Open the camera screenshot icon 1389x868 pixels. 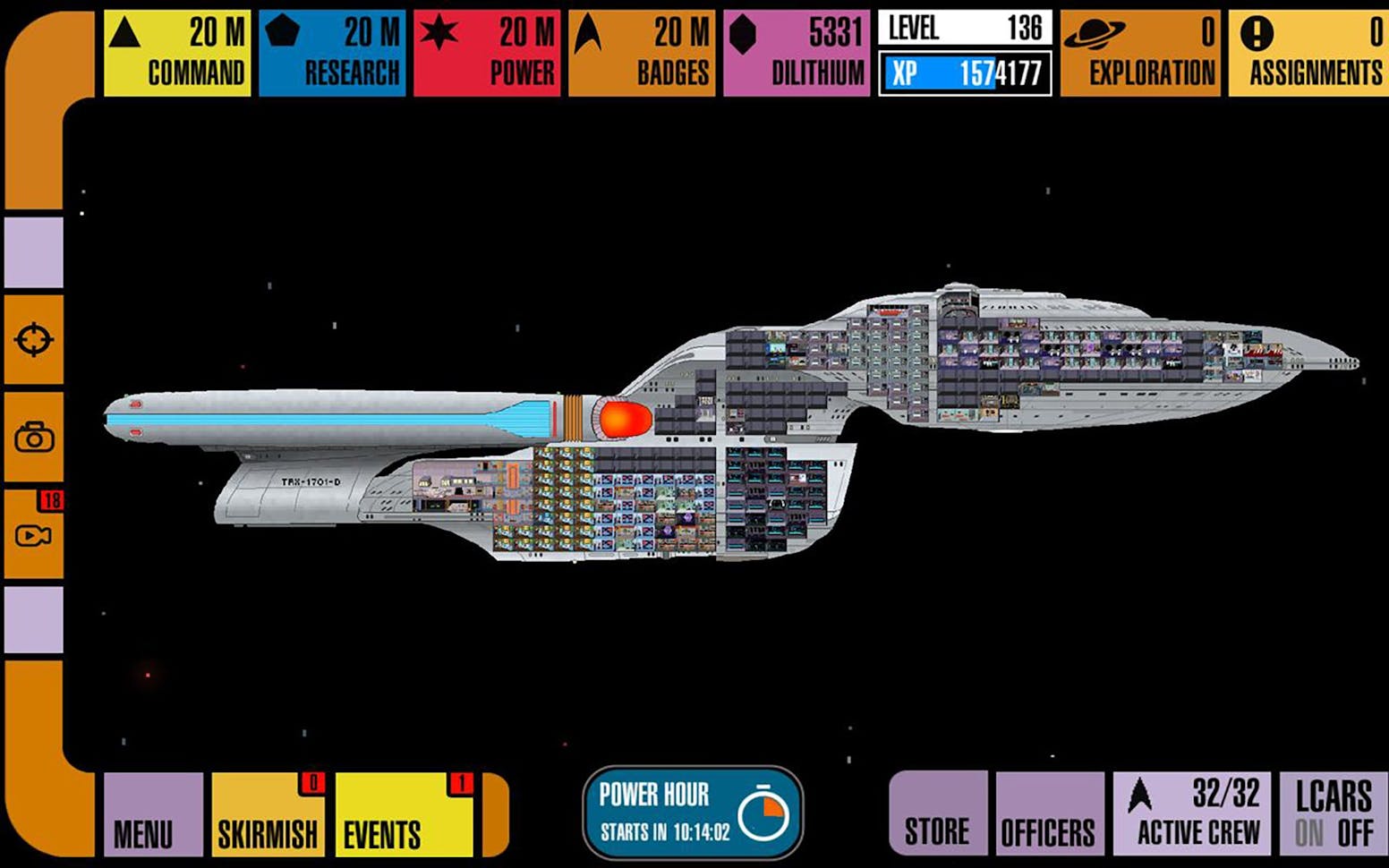click(33, 438)
